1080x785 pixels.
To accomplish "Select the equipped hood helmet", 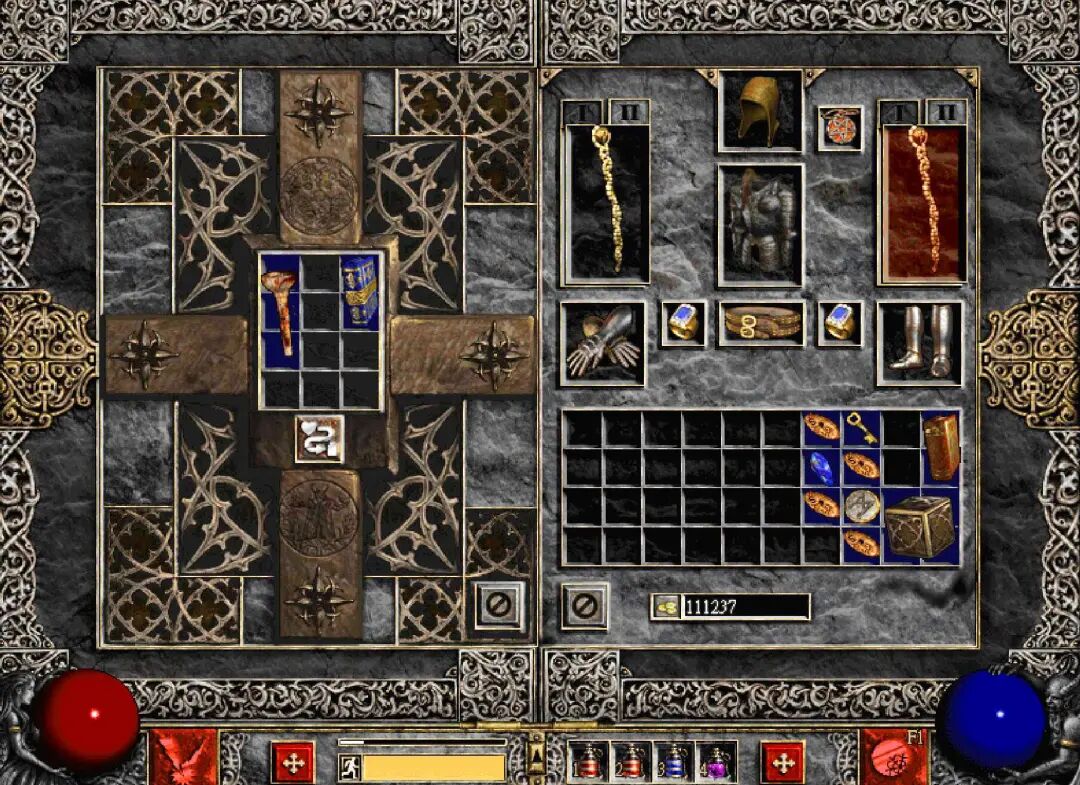I will point(760,110).
